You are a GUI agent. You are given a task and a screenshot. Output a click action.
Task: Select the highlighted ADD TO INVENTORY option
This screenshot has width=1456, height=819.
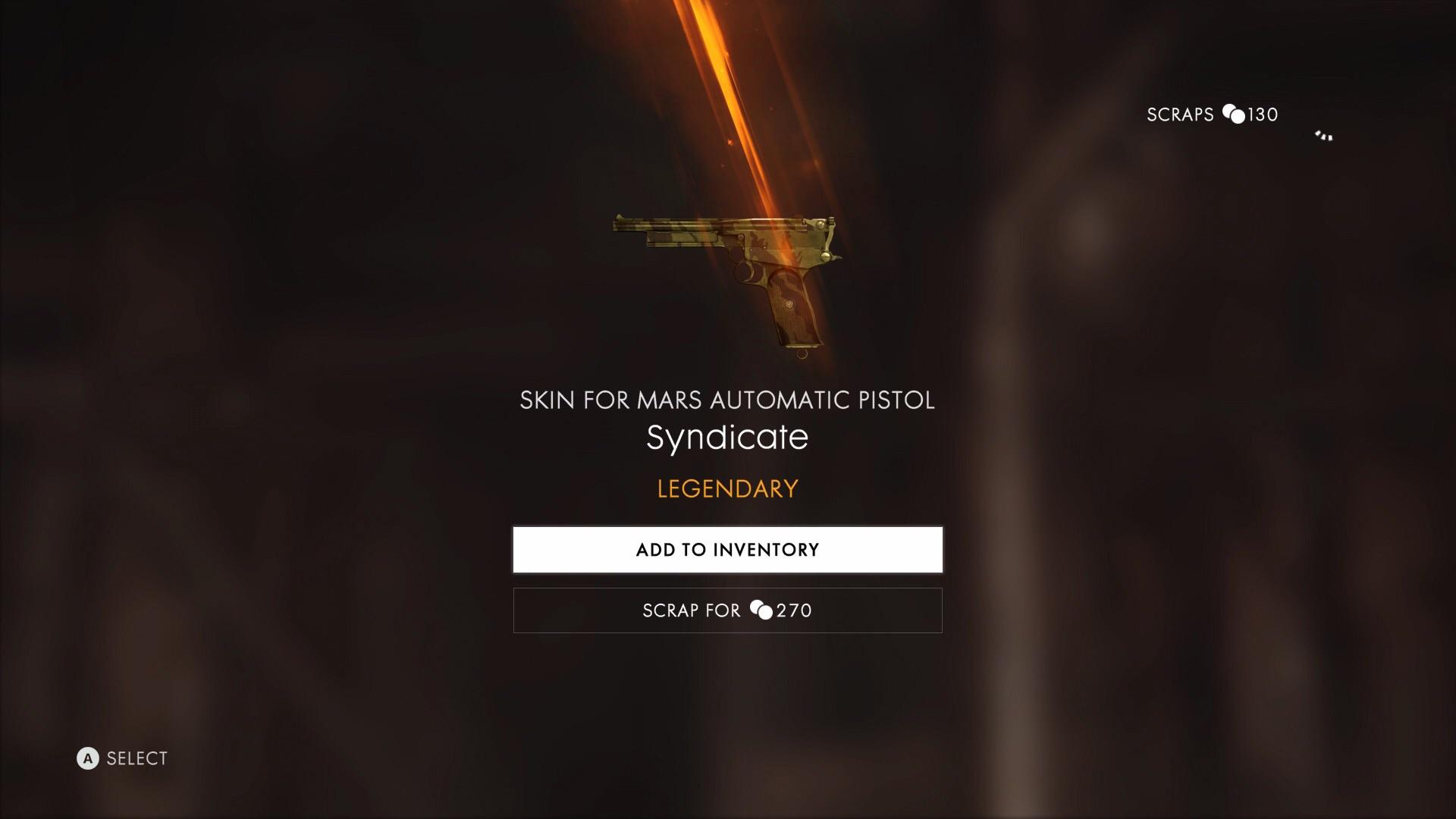[x=727, y=549]
